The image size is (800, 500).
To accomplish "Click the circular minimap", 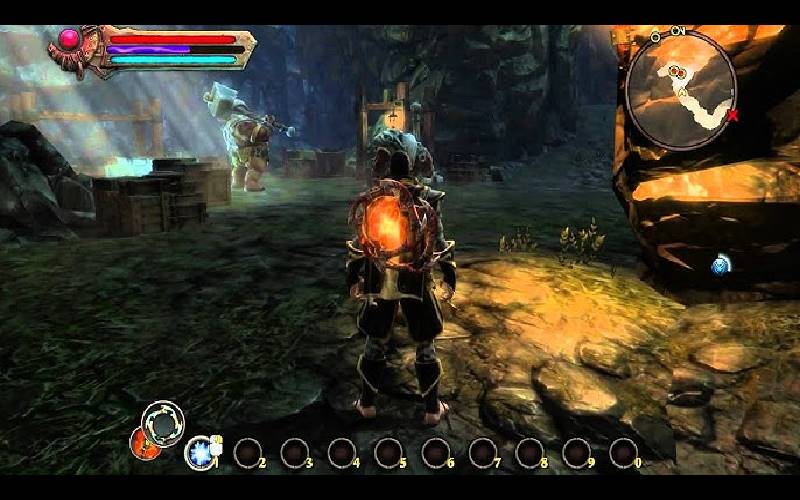I will pyautogui.click(x=682, y=89).
